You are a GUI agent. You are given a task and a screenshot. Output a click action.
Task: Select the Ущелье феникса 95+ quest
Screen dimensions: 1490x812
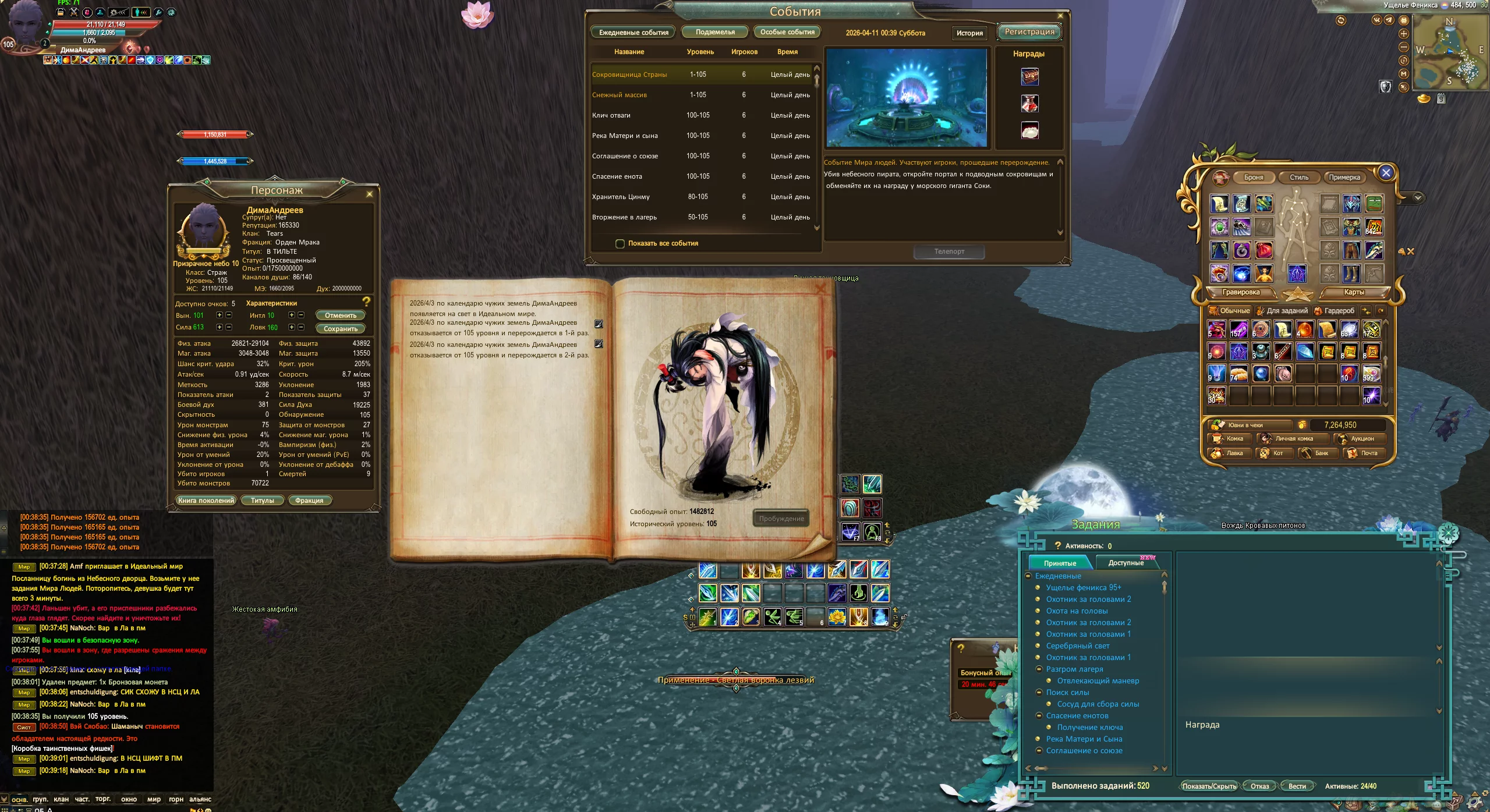click(1083, 588)
